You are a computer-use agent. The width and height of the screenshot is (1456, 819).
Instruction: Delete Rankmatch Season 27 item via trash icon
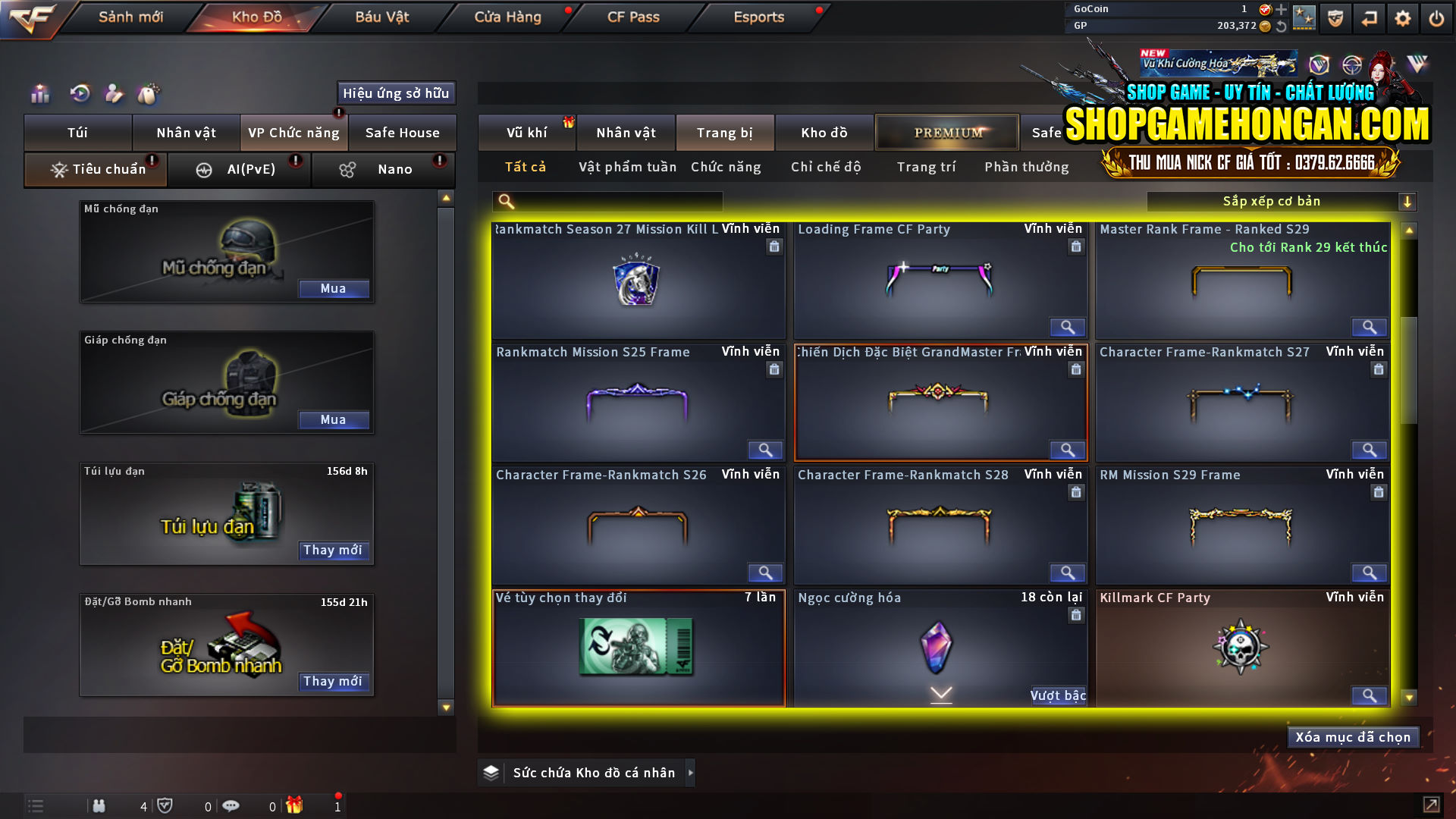click(774, 247)
